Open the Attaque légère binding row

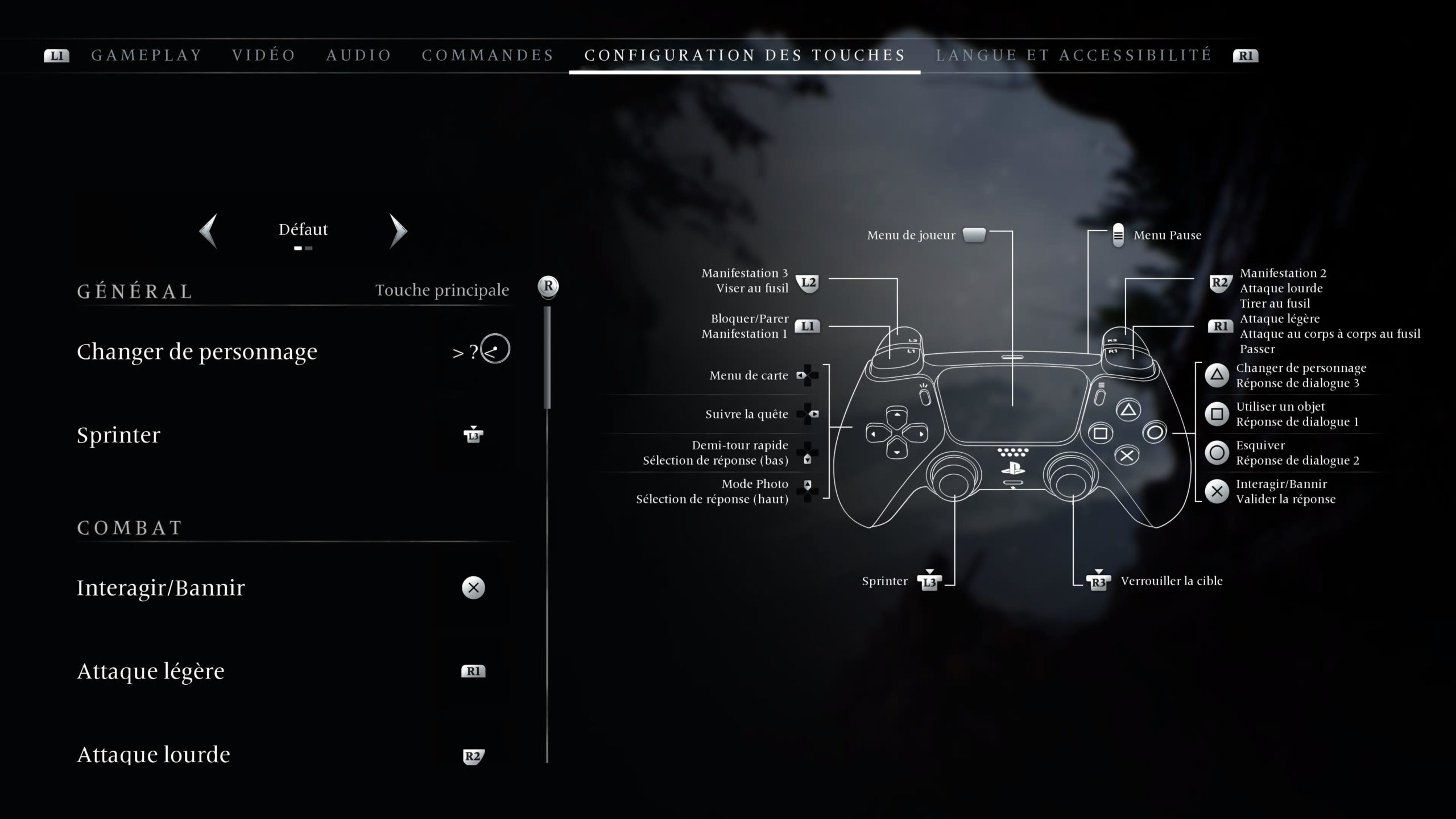293,671
